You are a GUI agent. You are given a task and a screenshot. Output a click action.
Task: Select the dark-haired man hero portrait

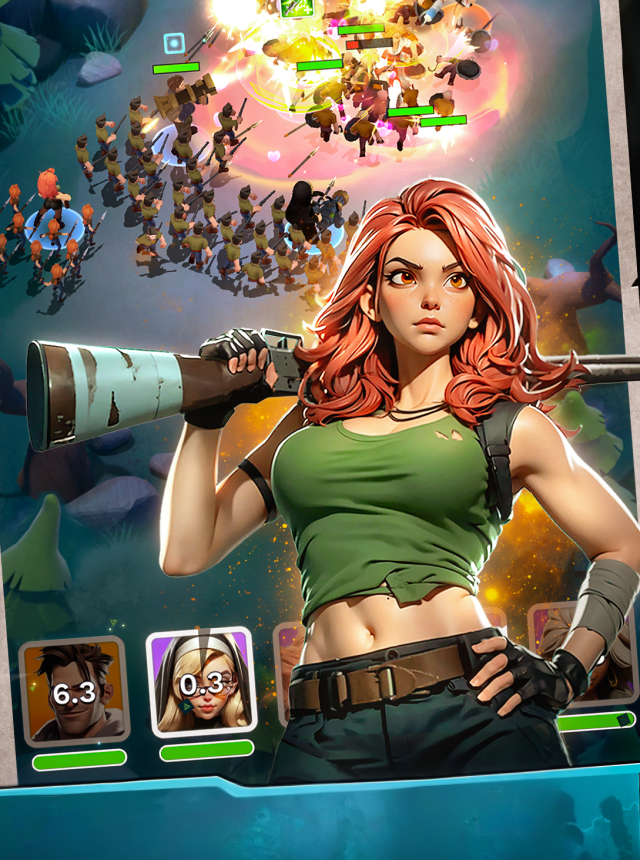click(x=74, y=691)
